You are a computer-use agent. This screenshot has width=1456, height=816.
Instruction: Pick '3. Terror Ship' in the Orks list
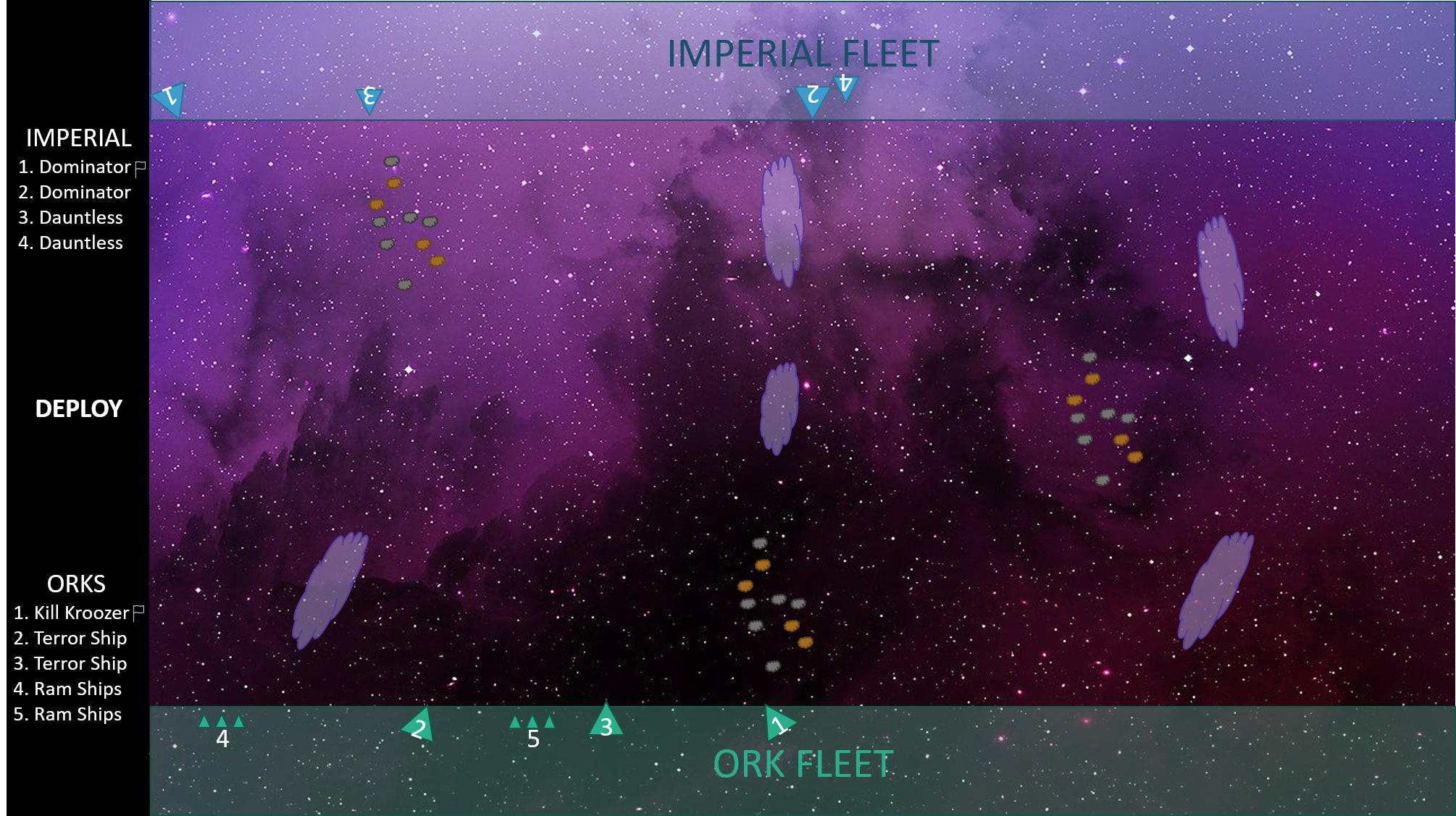70,664
